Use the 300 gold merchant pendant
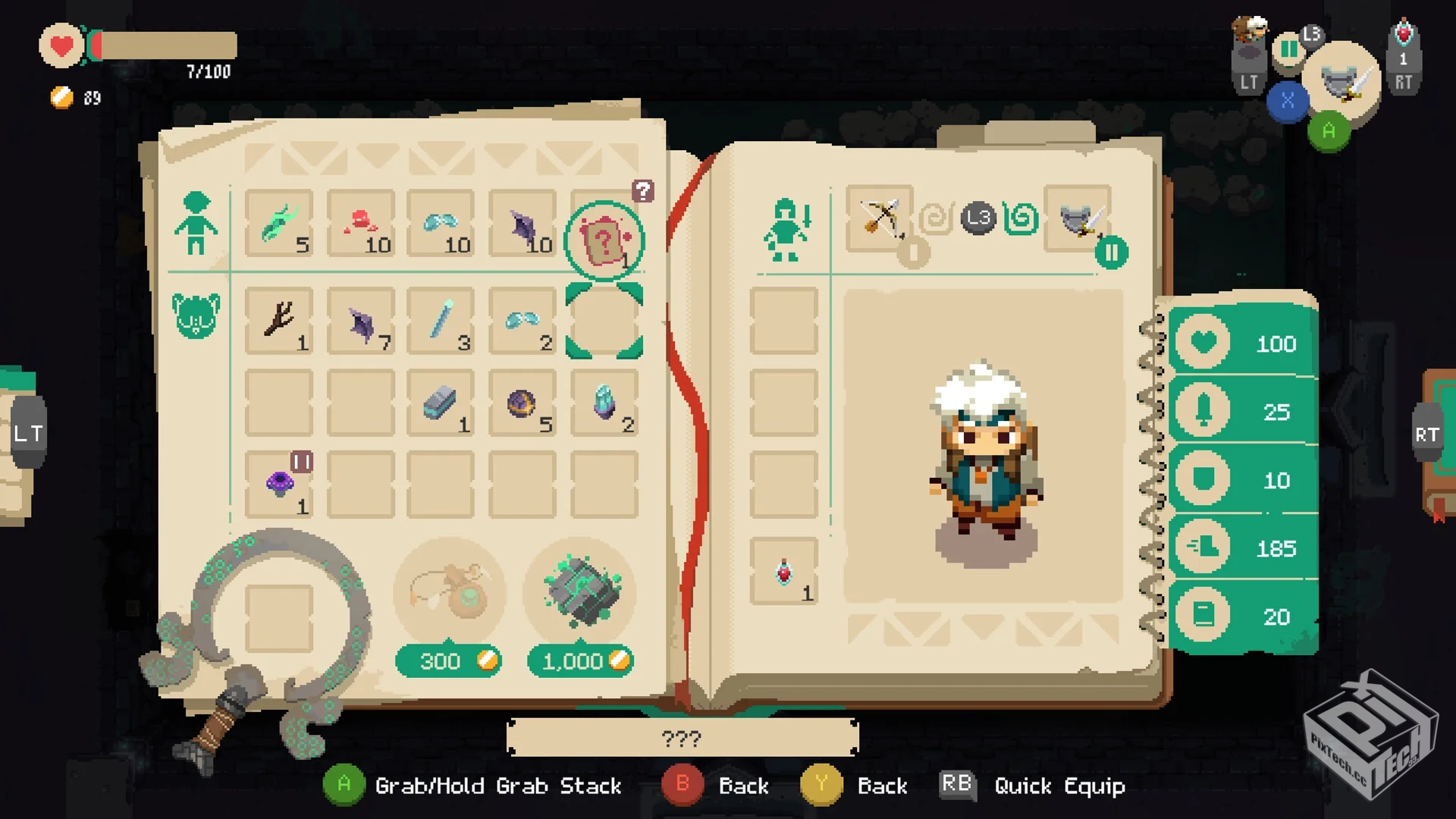 click(449, 594)
